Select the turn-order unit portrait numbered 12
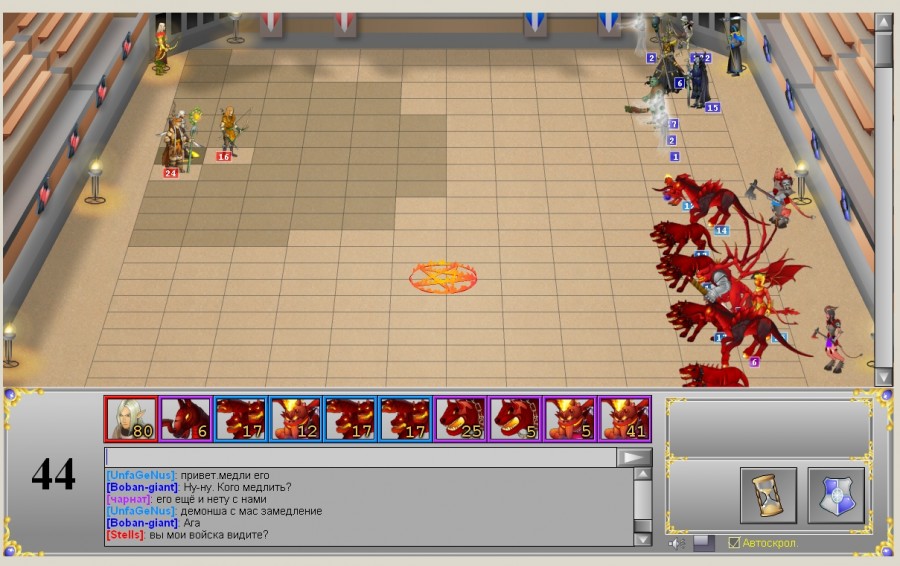 pyautogui.click(x=296, y=419)
